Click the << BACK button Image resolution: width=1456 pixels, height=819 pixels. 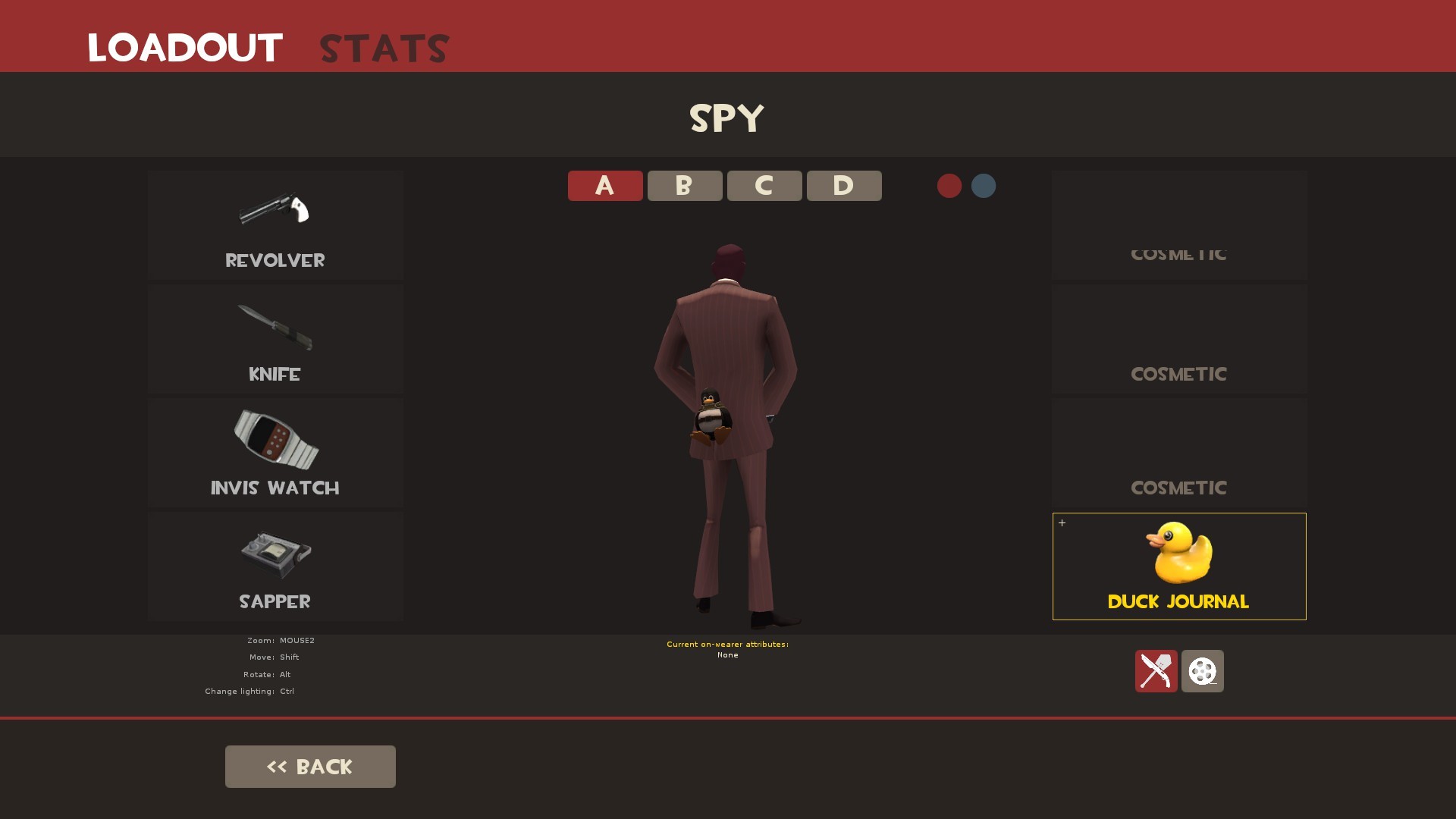tap(309, 766)
